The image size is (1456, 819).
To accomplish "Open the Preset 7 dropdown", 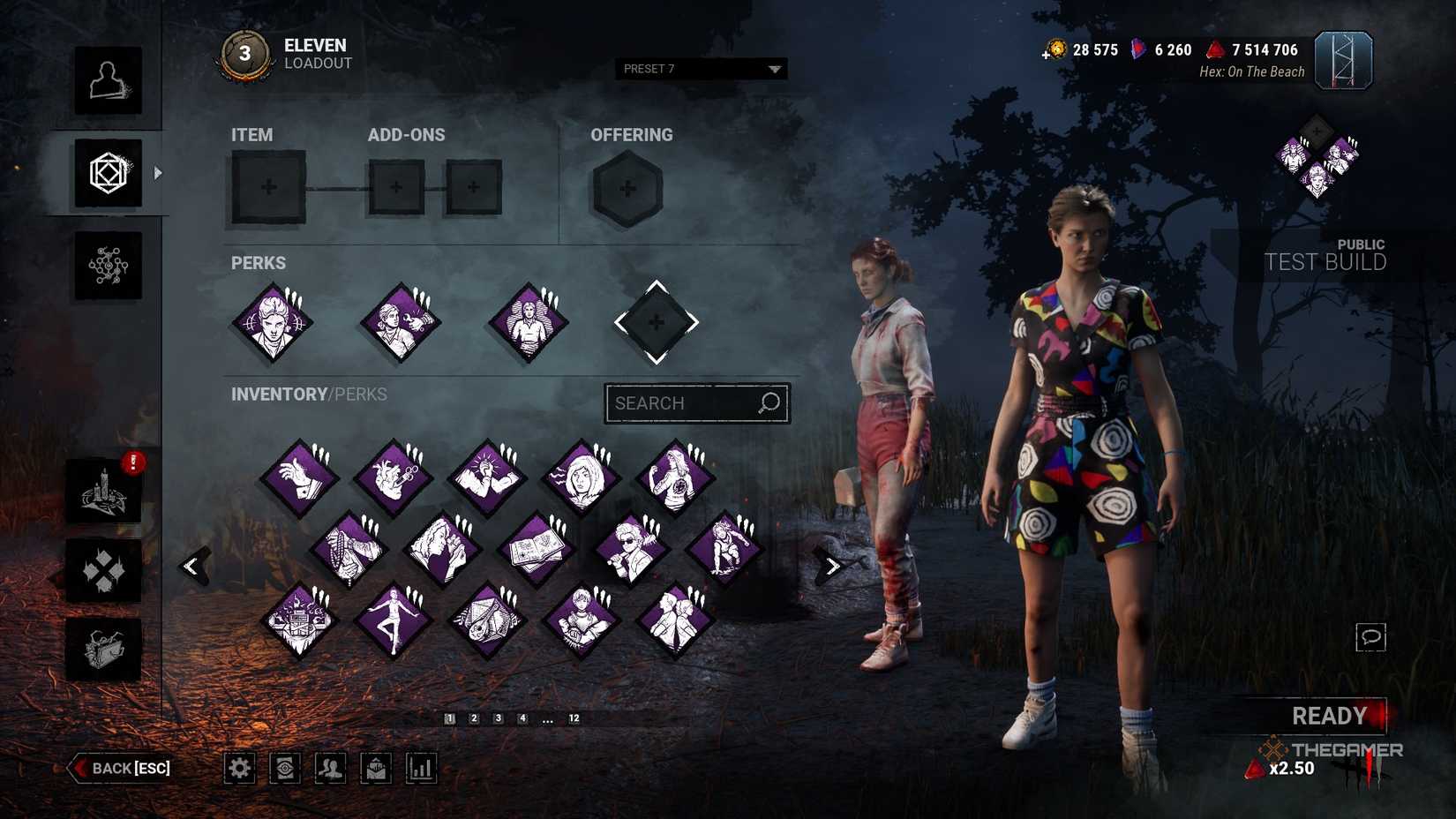I will click(700, 69).
